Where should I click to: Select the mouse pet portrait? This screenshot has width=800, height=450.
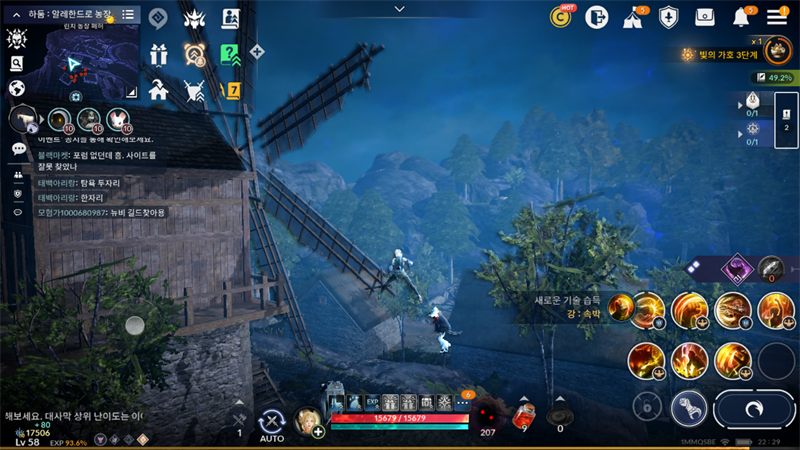click(x=118, y=119)
